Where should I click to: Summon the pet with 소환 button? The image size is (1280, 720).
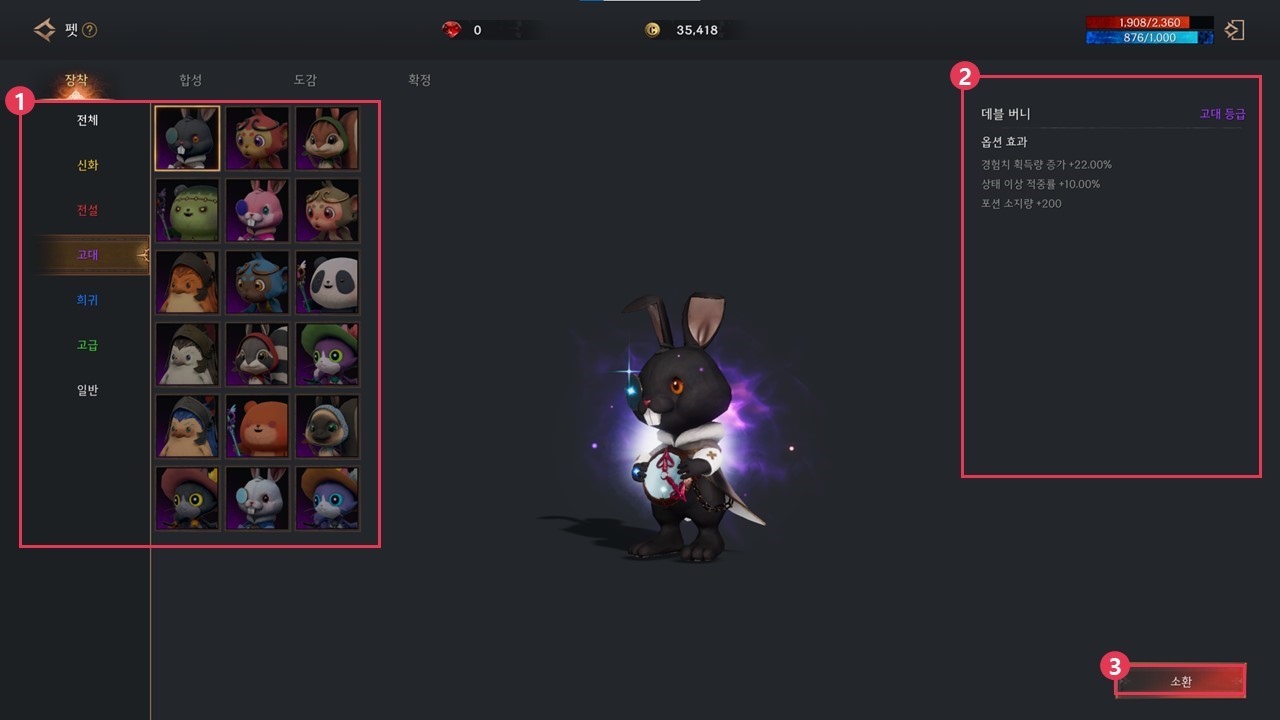click(x=1180, y=682)
